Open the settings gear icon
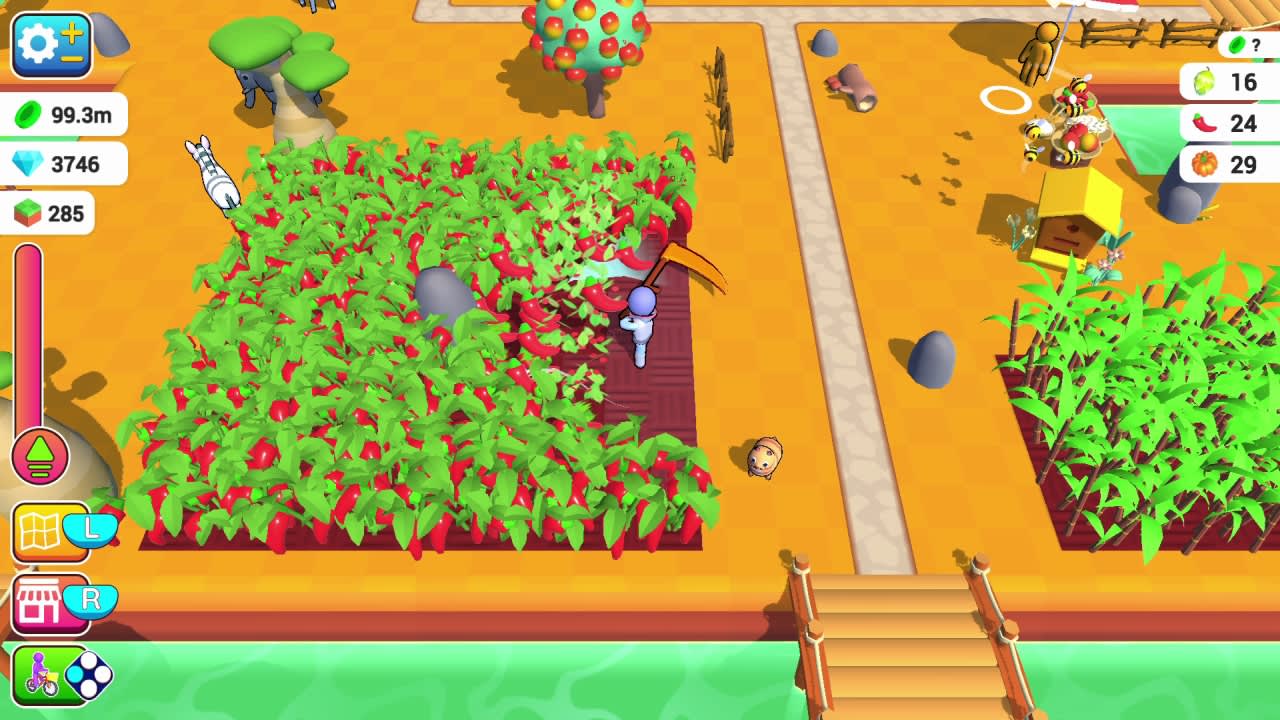This screenshot has width=1280, height=720. click(38, 45)
